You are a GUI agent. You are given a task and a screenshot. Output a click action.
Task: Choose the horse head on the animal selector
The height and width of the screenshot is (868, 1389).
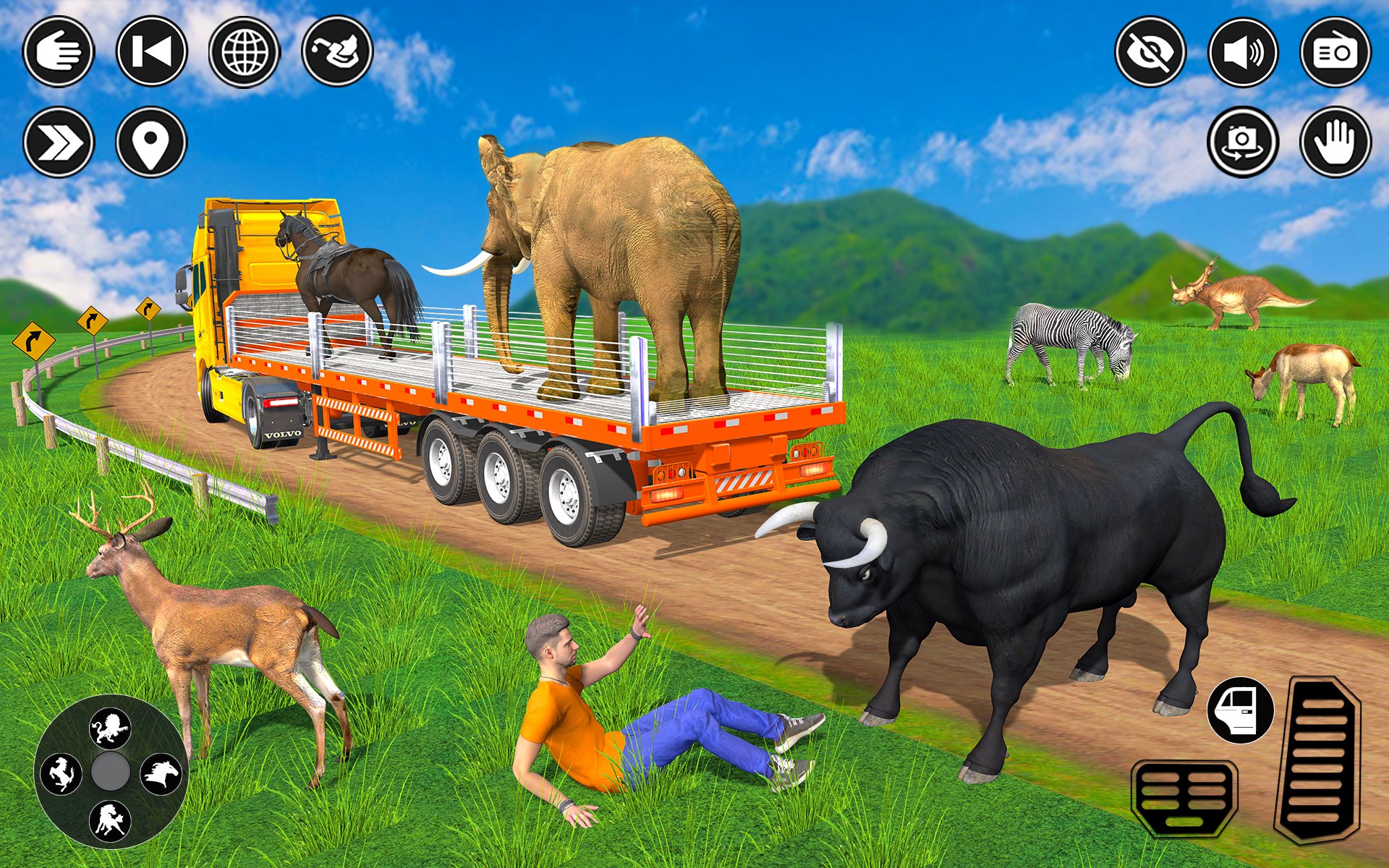coord(163,773)
